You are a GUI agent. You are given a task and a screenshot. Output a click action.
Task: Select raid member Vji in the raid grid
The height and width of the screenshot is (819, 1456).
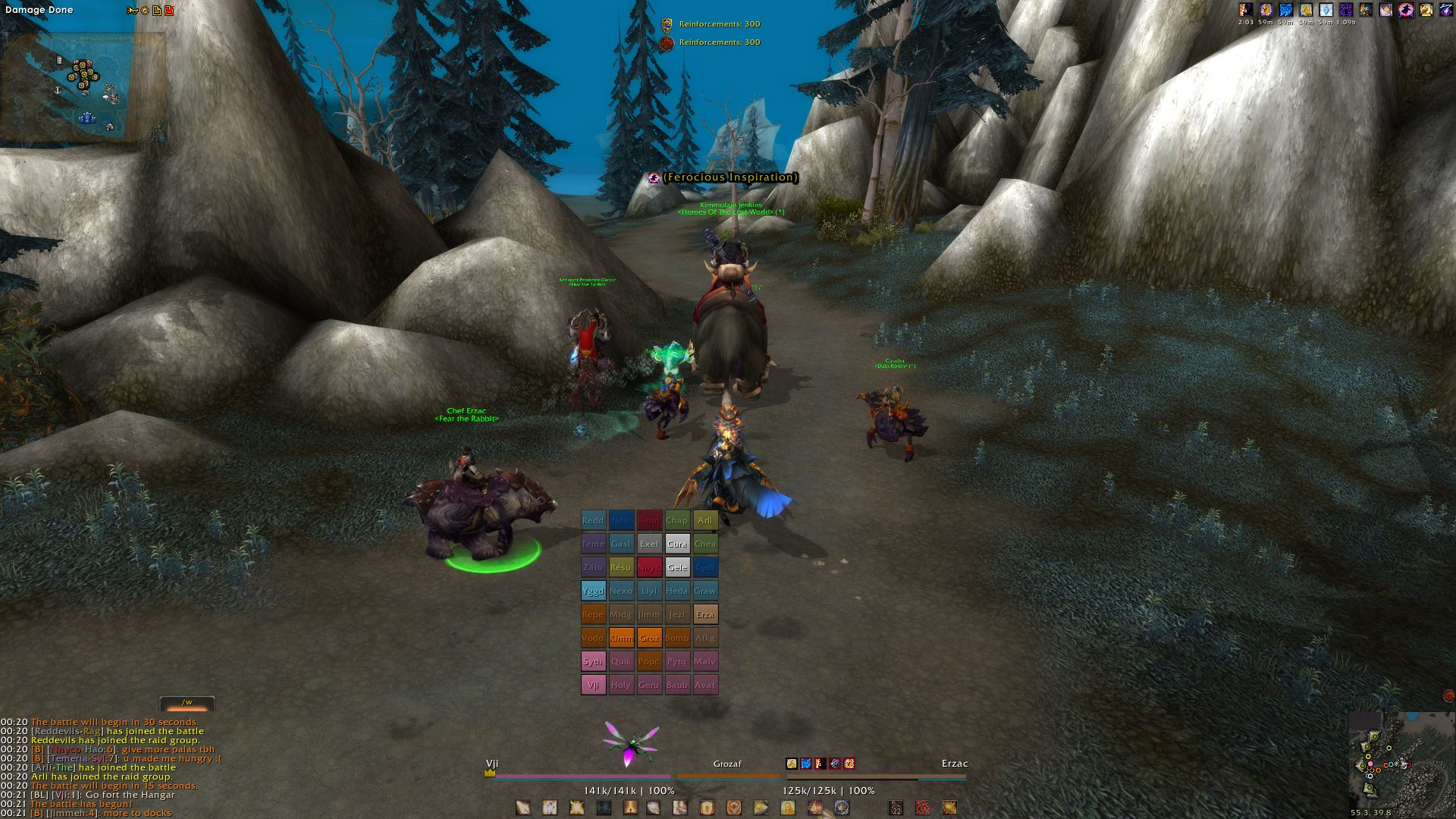593,685
